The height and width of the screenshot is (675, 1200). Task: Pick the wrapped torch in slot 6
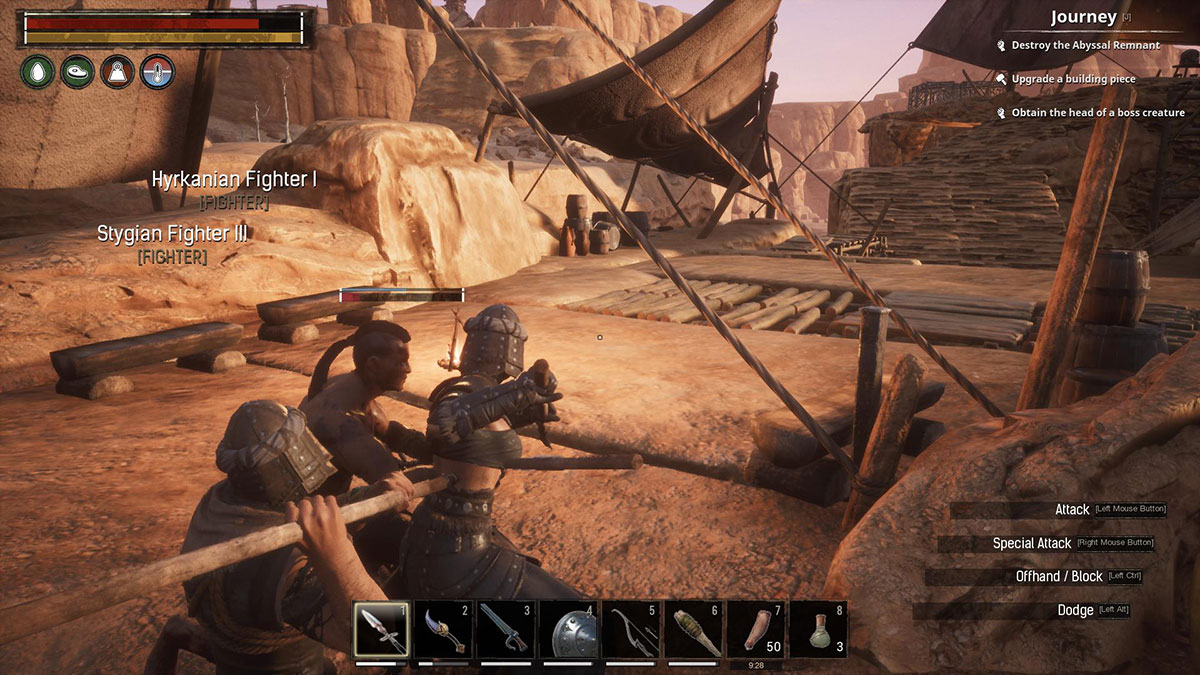[693, 629]
